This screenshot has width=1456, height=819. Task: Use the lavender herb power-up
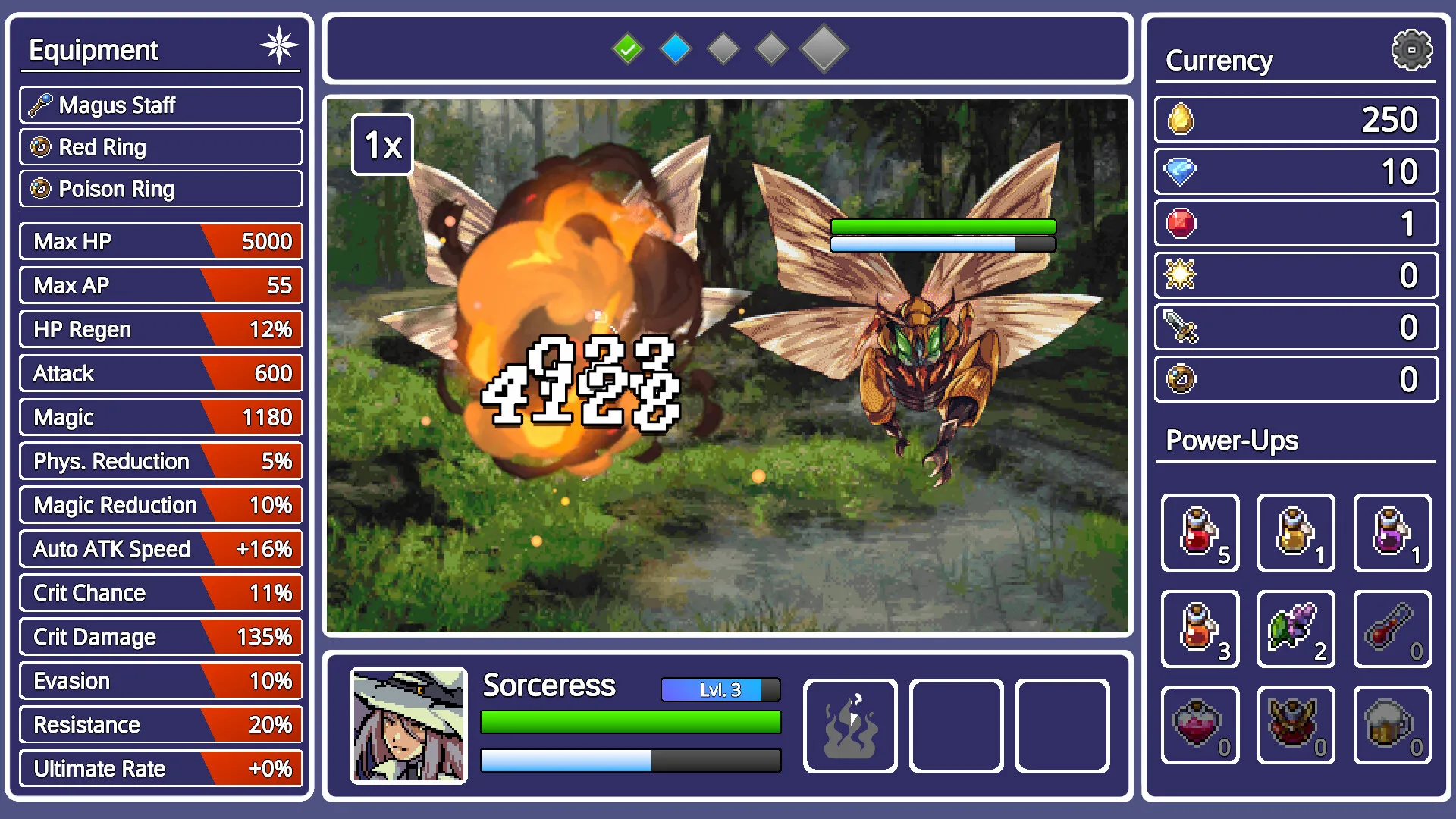(x=1296, y=629)
